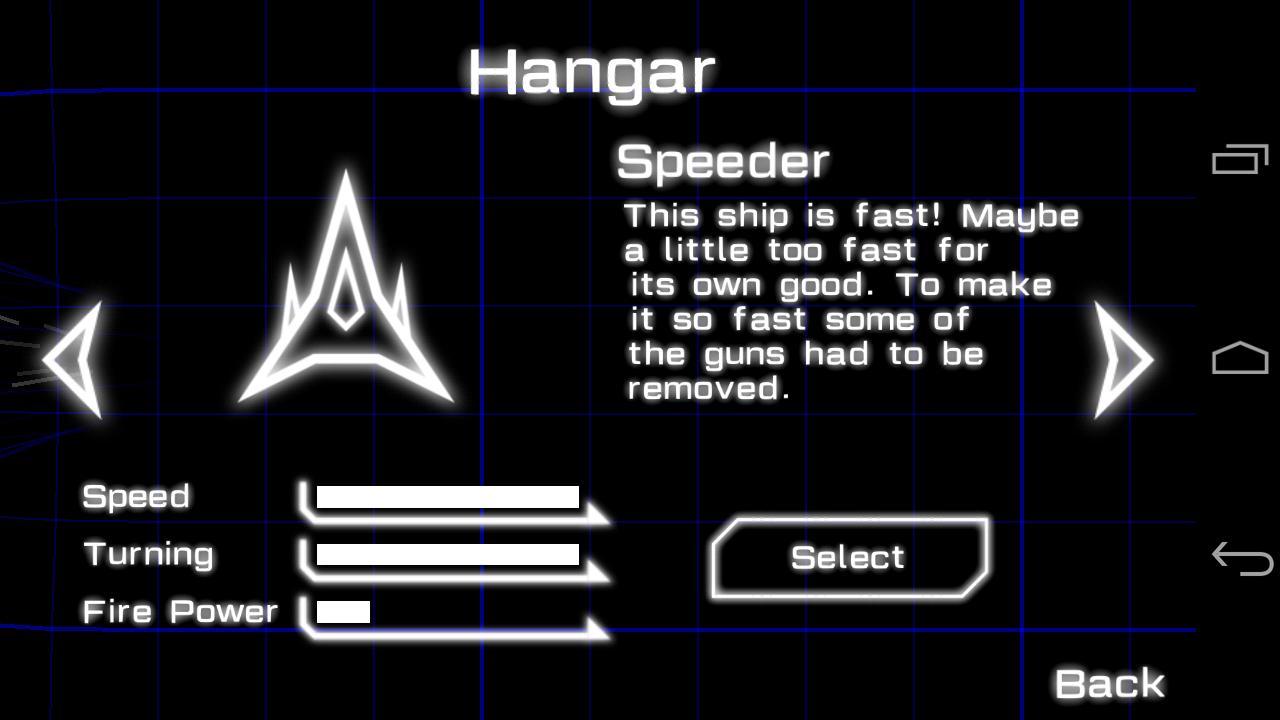
Task: Open Android recent apps
Action: (x=1240, y=160)
